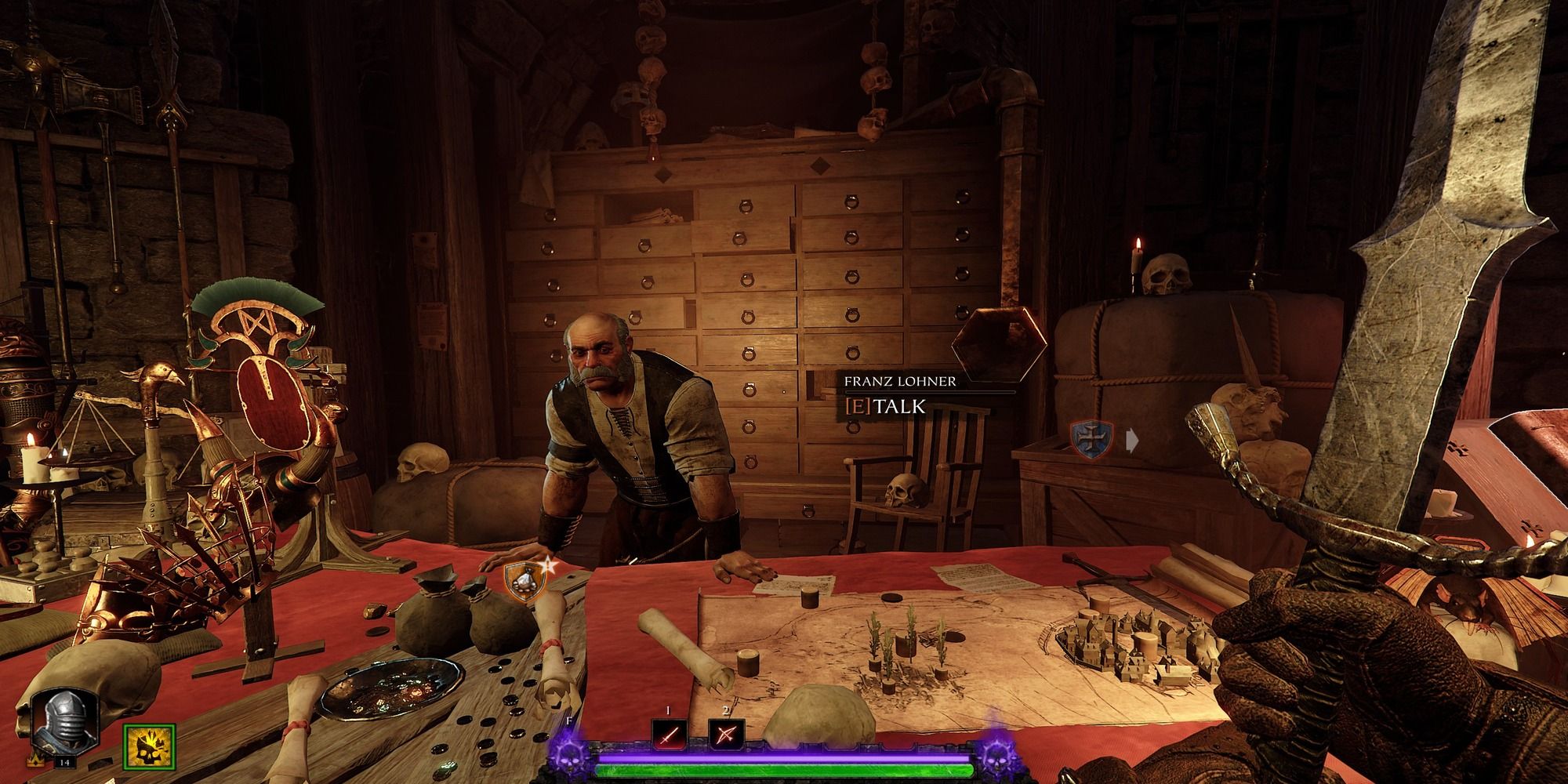Select the sword weapon slot 1 icon
The width and height of the screenshot is (1568, 784).
click(x=668, y=735)
